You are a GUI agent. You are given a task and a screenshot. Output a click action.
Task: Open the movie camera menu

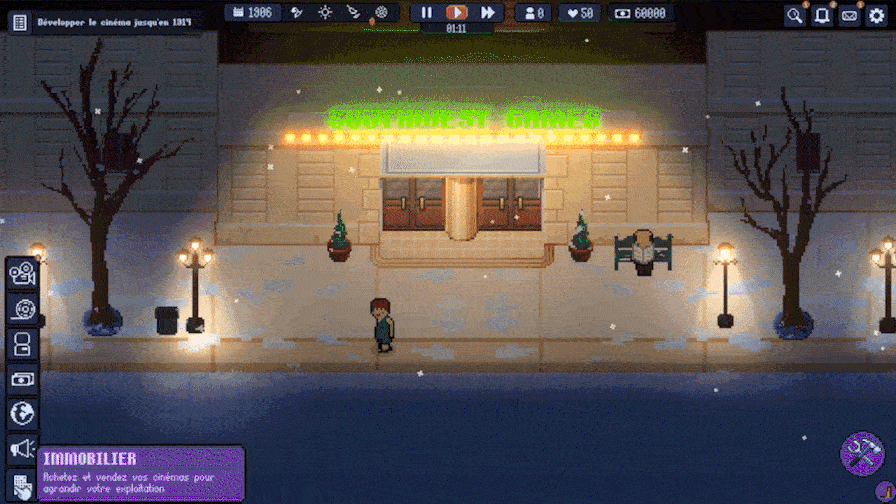click(22, 274)
